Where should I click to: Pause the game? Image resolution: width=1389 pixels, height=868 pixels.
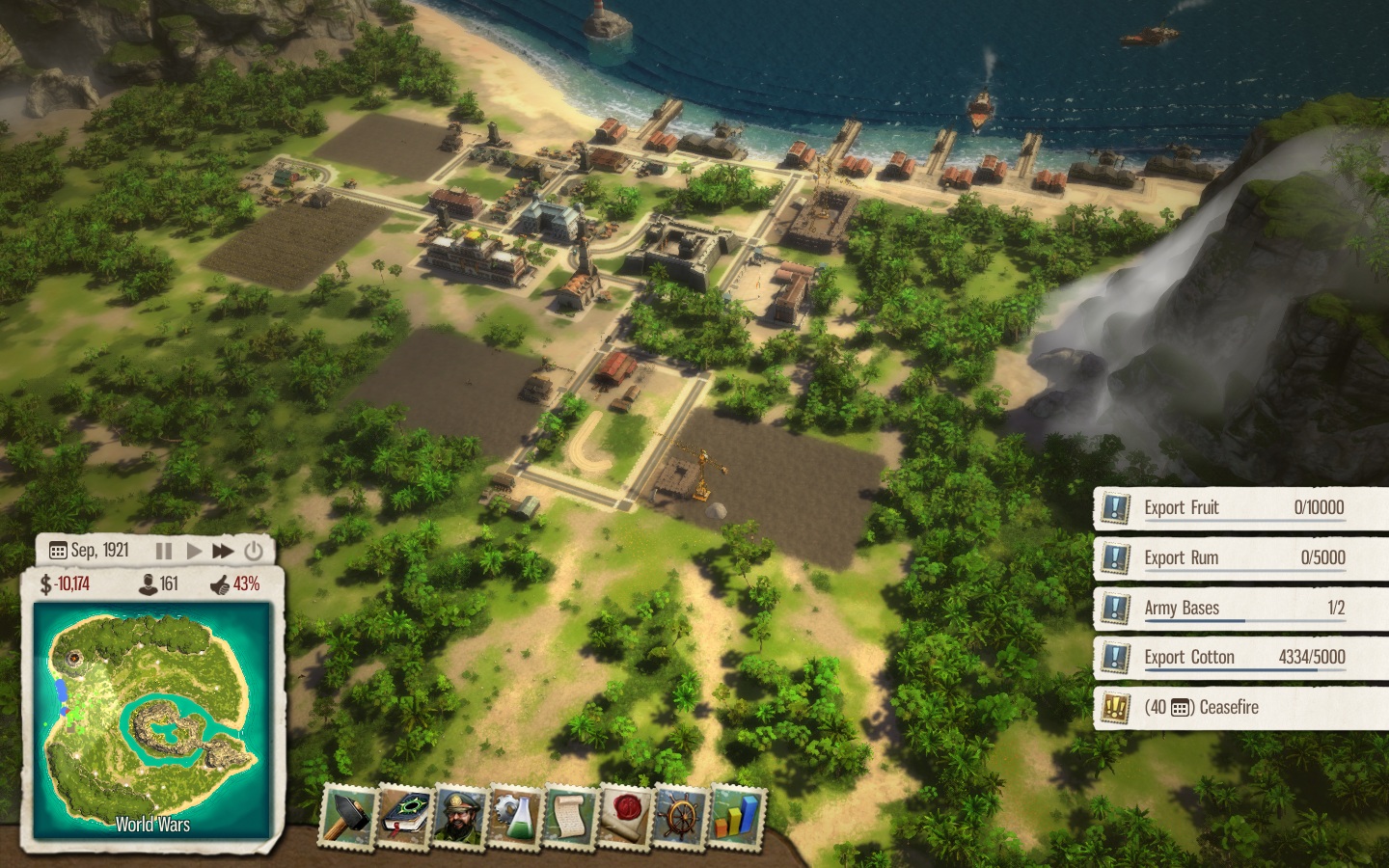[164, 551]
